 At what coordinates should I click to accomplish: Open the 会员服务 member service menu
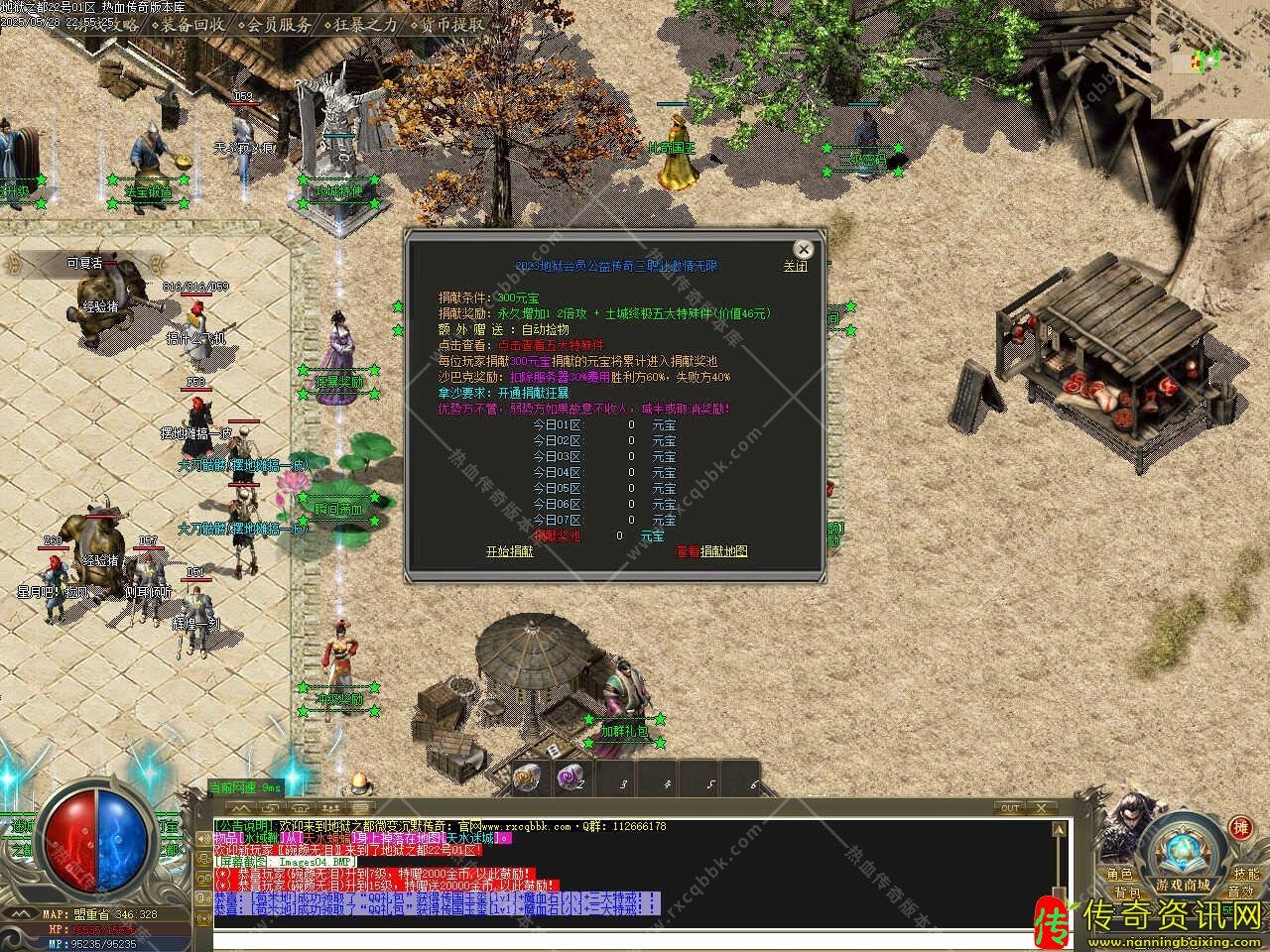click(279, 25)
